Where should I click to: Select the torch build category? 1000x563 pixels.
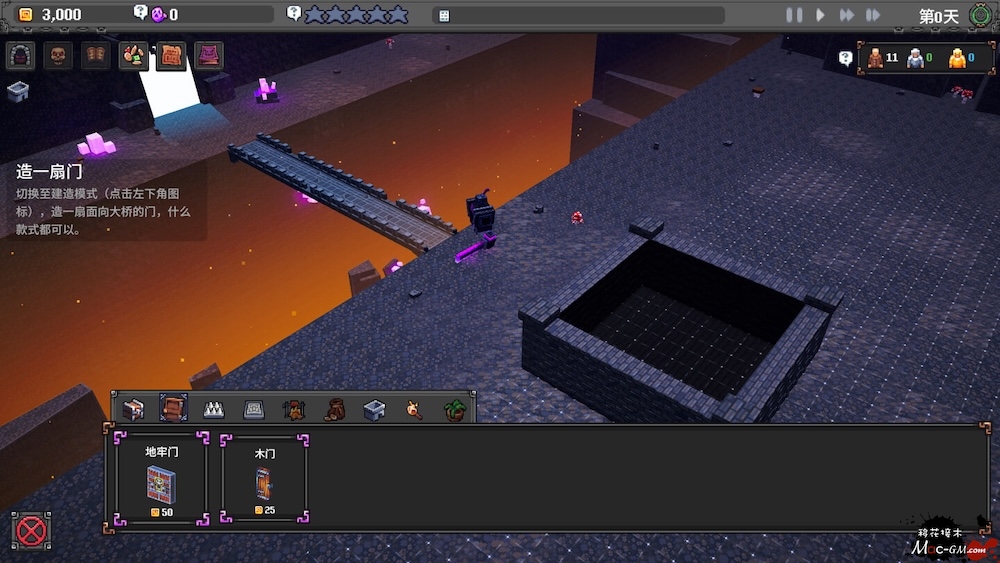pyautogui.click(x=414, y=409)
